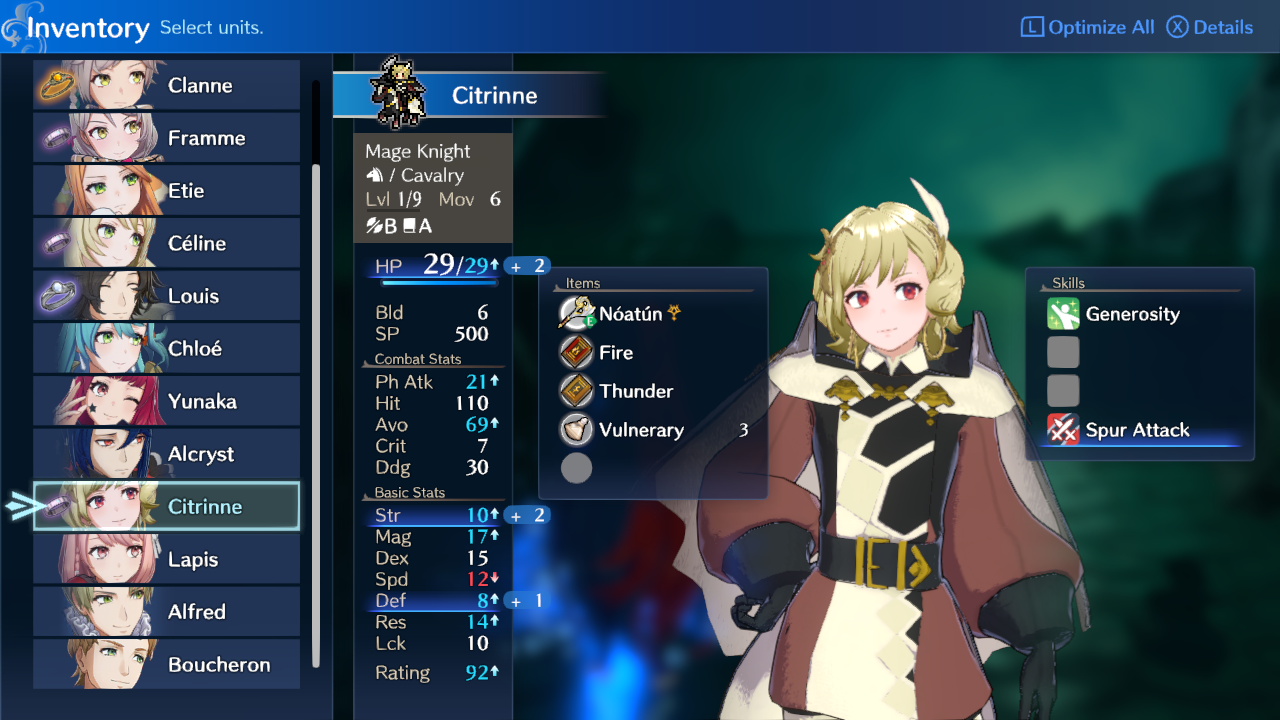Viewport: 1280px width, 720px height.
Task: Select Louis in the unit list
Action: pyautogui.click(x=167, y=296)
